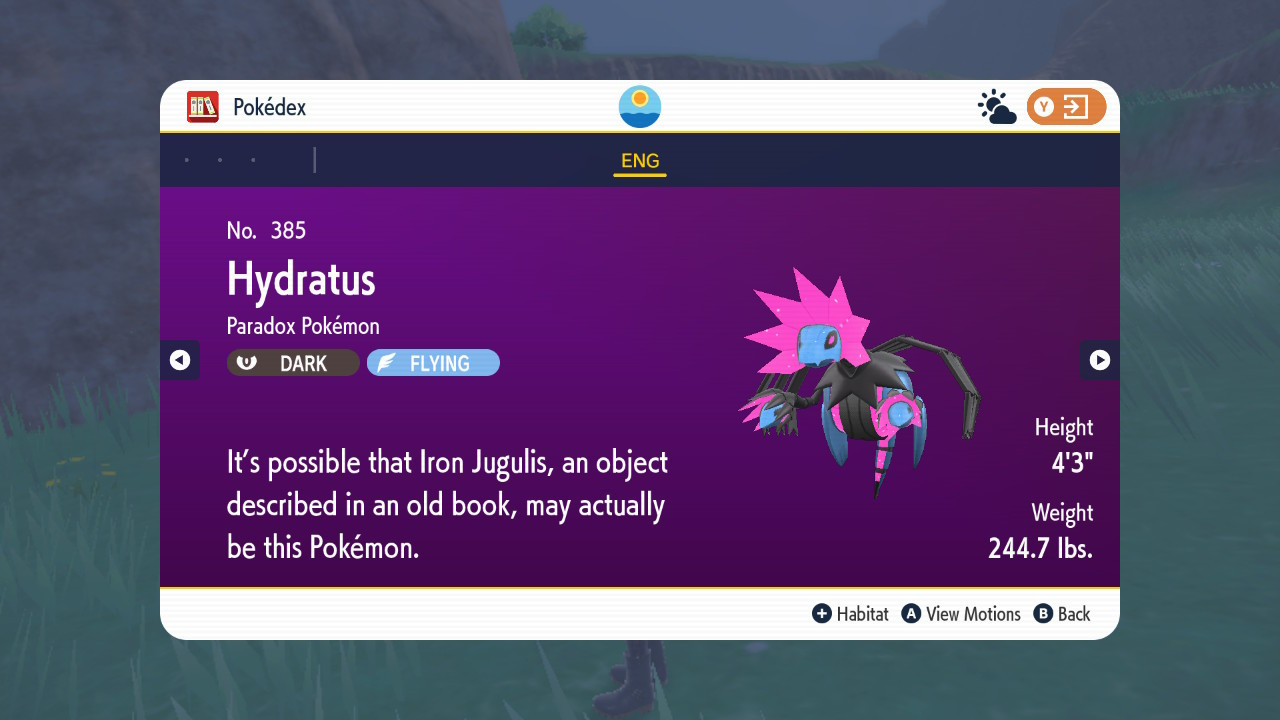Toggle the DARK type badge
The width and height of the screenshot is (1280, 720).
point(292,363)
